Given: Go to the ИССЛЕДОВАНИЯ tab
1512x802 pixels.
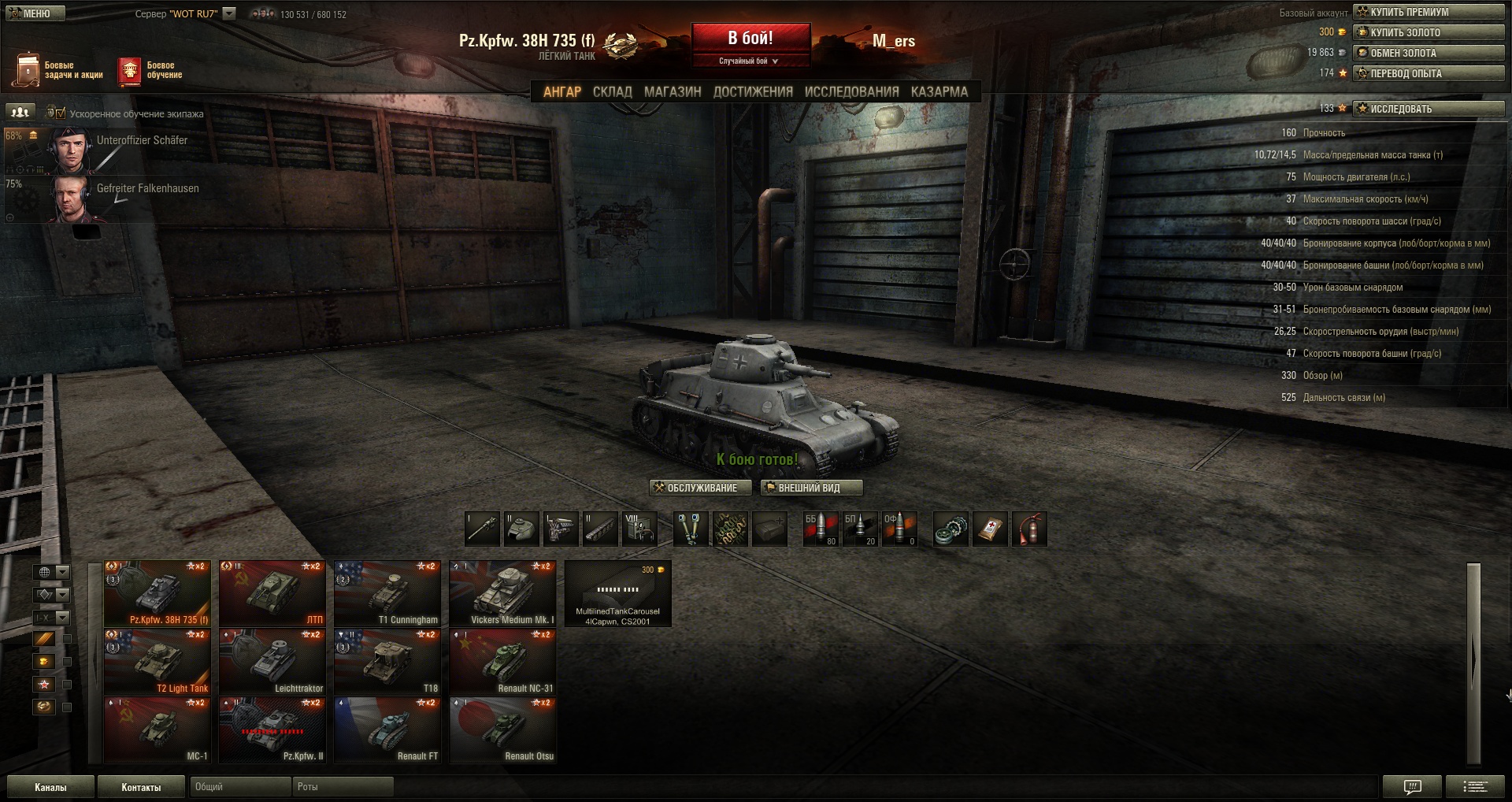Looking at the screenshot, I should tap(851, 92).
